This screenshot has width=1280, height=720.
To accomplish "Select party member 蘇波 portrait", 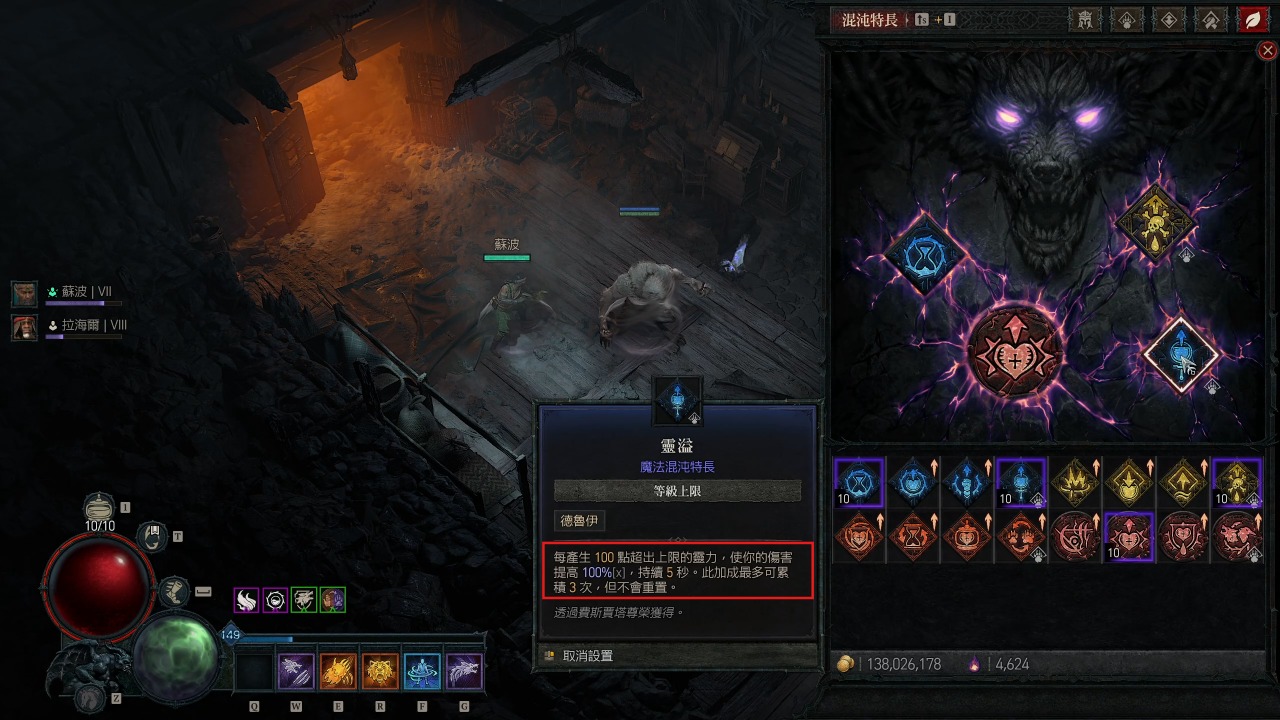I will coord(25,293).
